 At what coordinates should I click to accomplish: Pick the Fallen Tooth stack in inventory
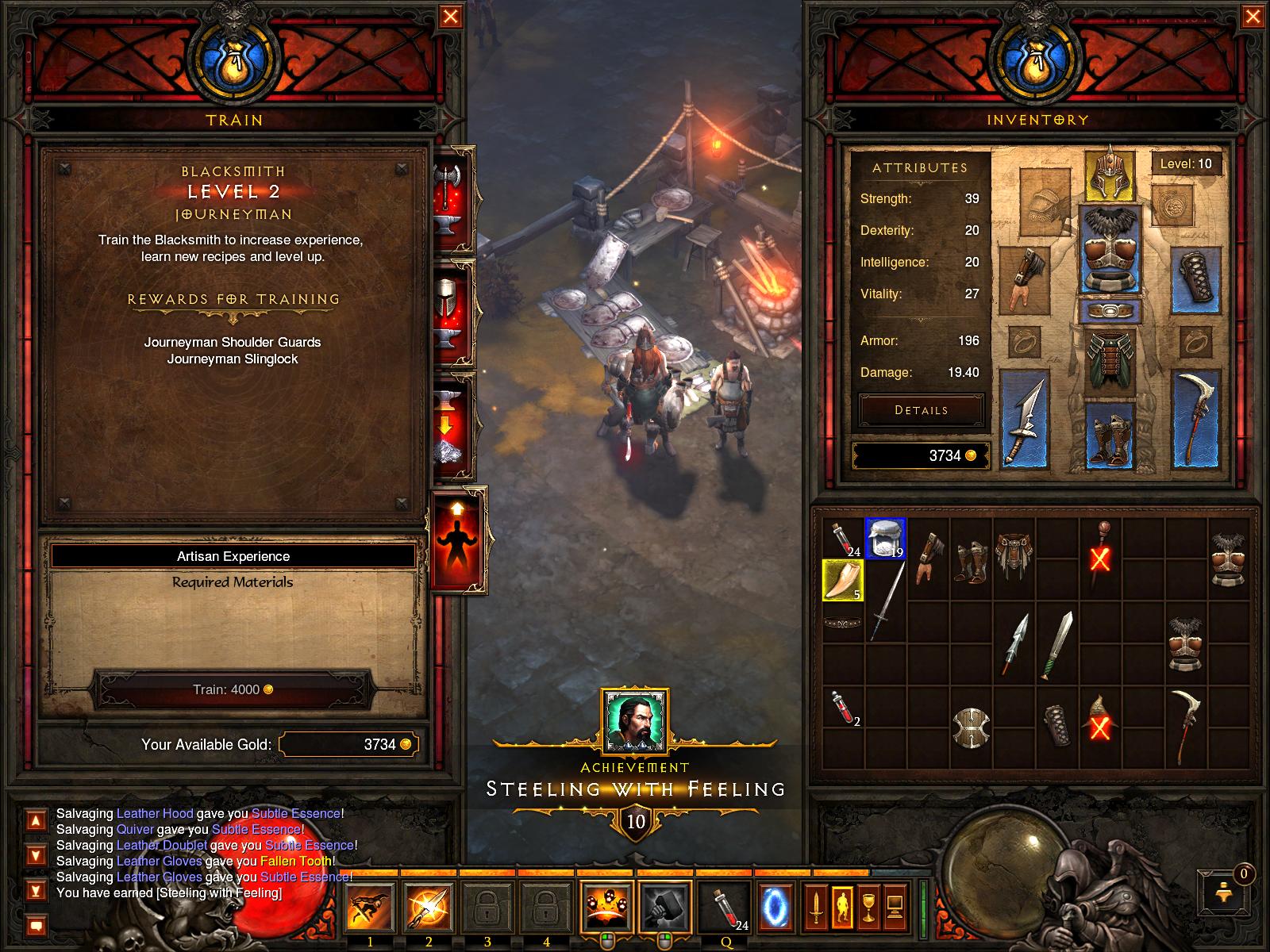(x=843, y=580)
